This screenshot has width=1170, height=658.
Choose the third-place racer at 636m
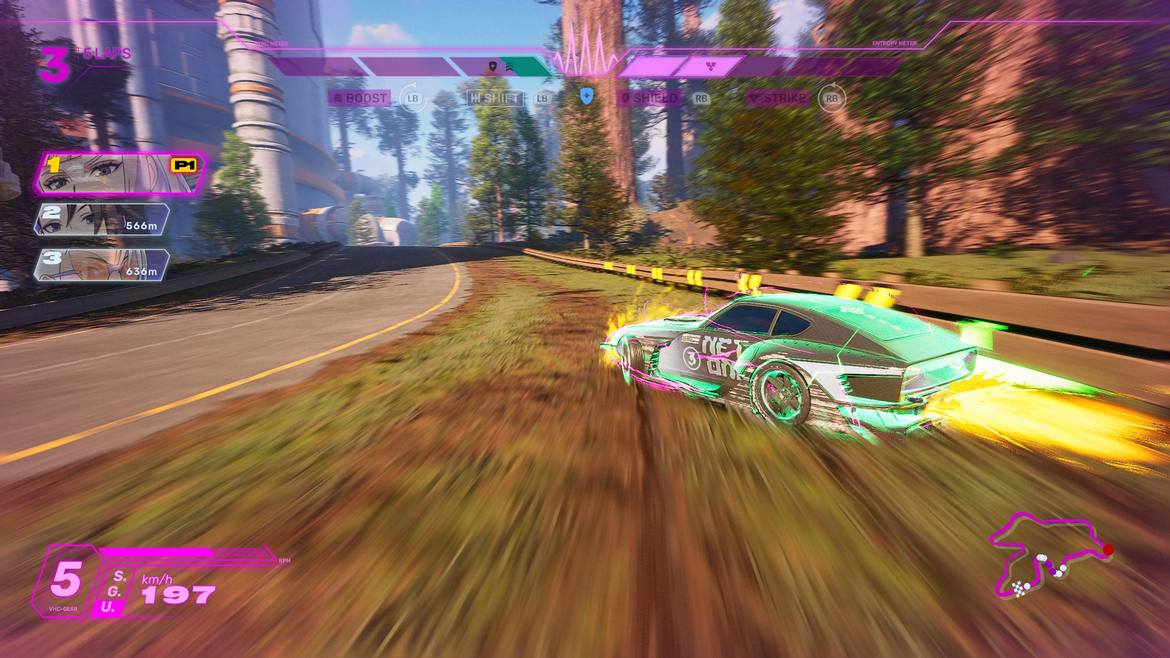coord(101,264)
